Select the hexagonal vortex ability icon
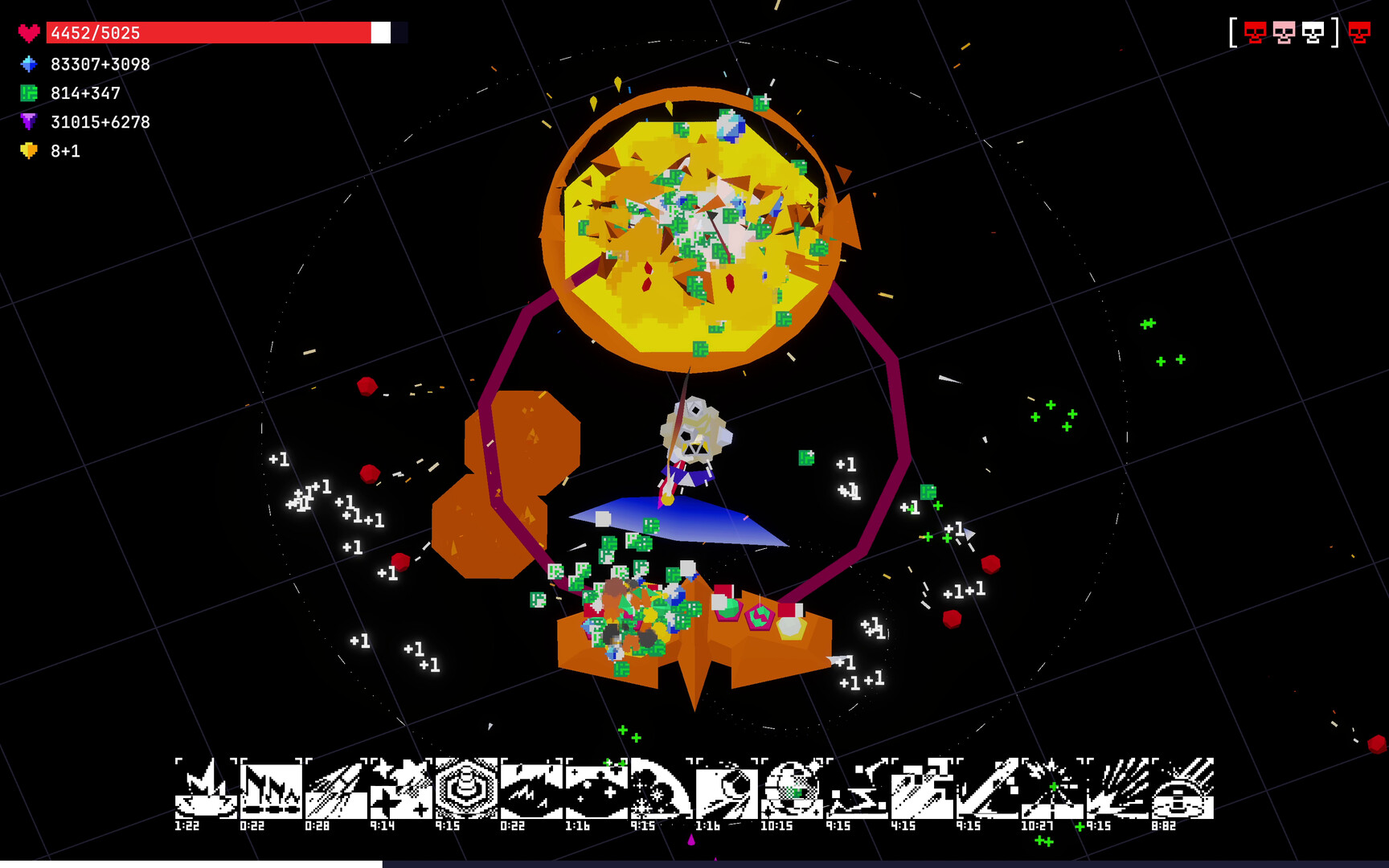Screen dimensions: 1389x868 465,788
